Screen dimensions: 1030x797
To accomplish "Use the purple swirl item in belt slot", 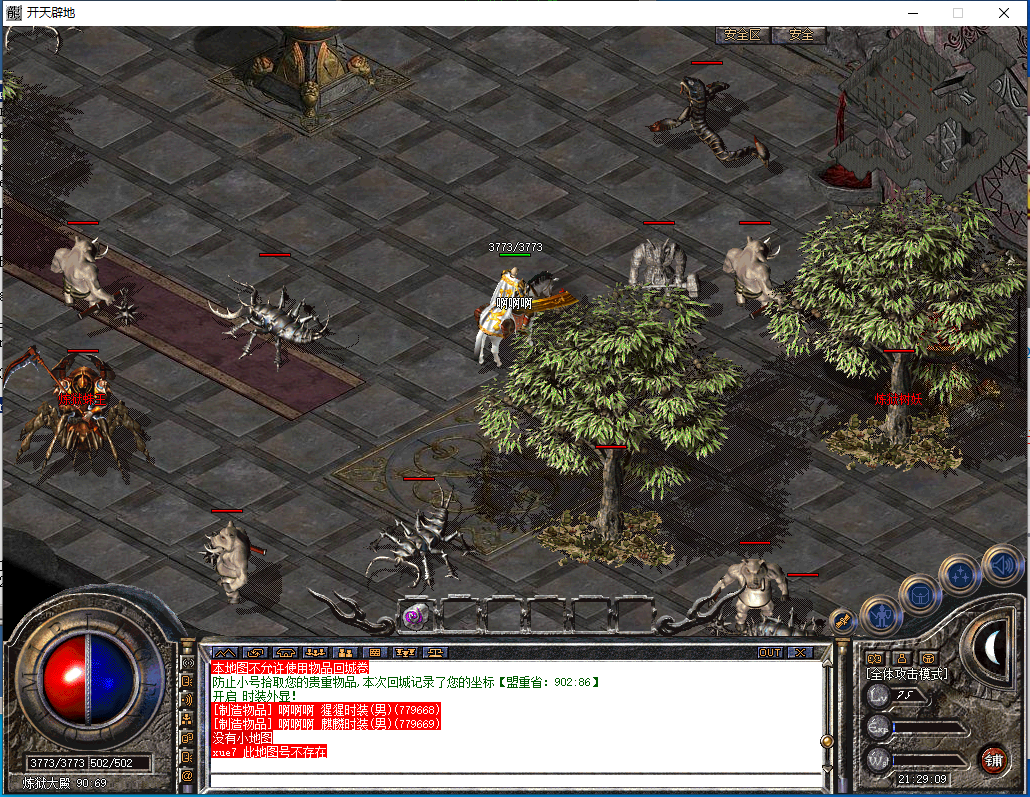I will (x=413, y=617).
